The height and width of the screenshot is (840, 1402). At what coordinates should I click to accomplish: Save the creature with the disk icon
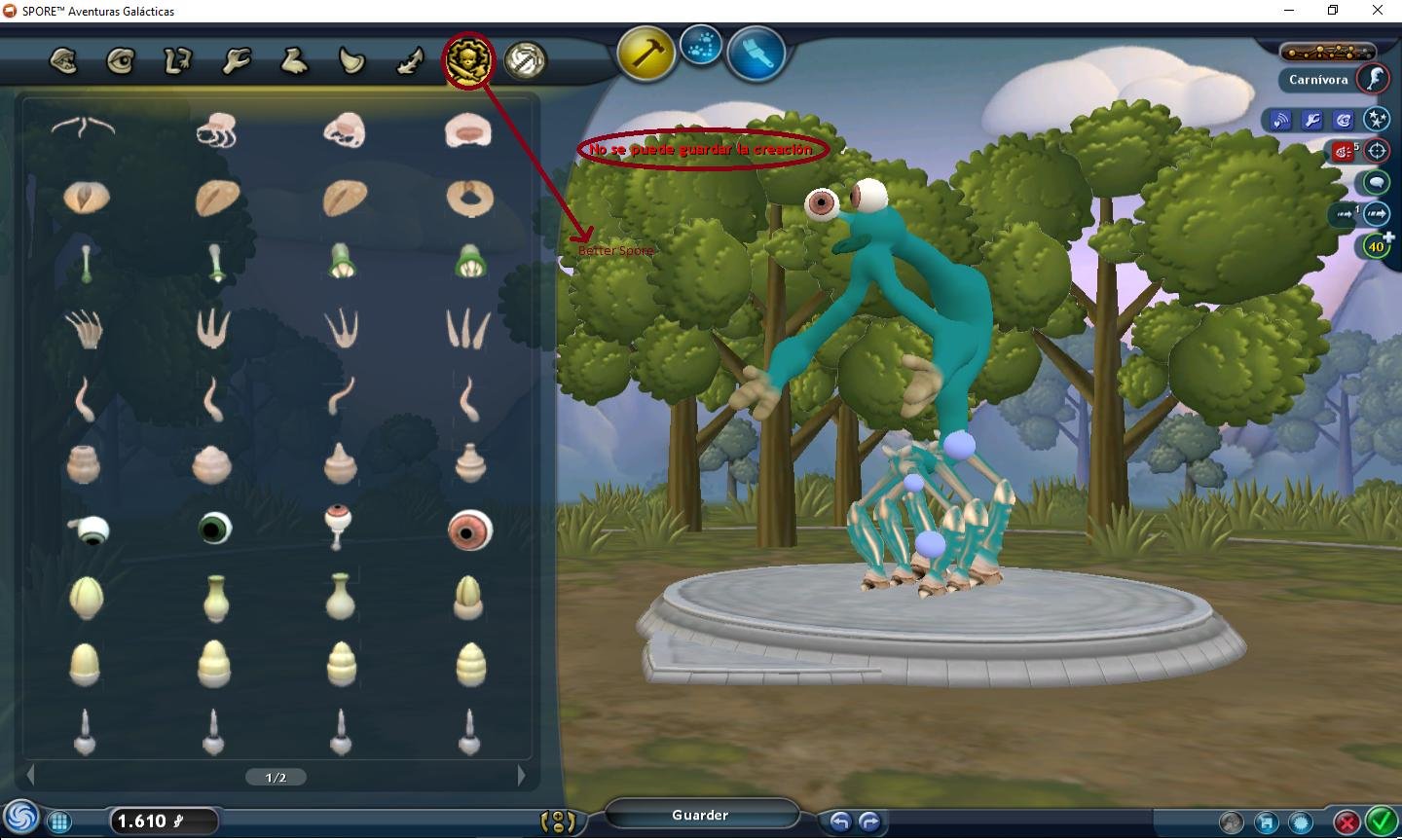point(1266,822)
